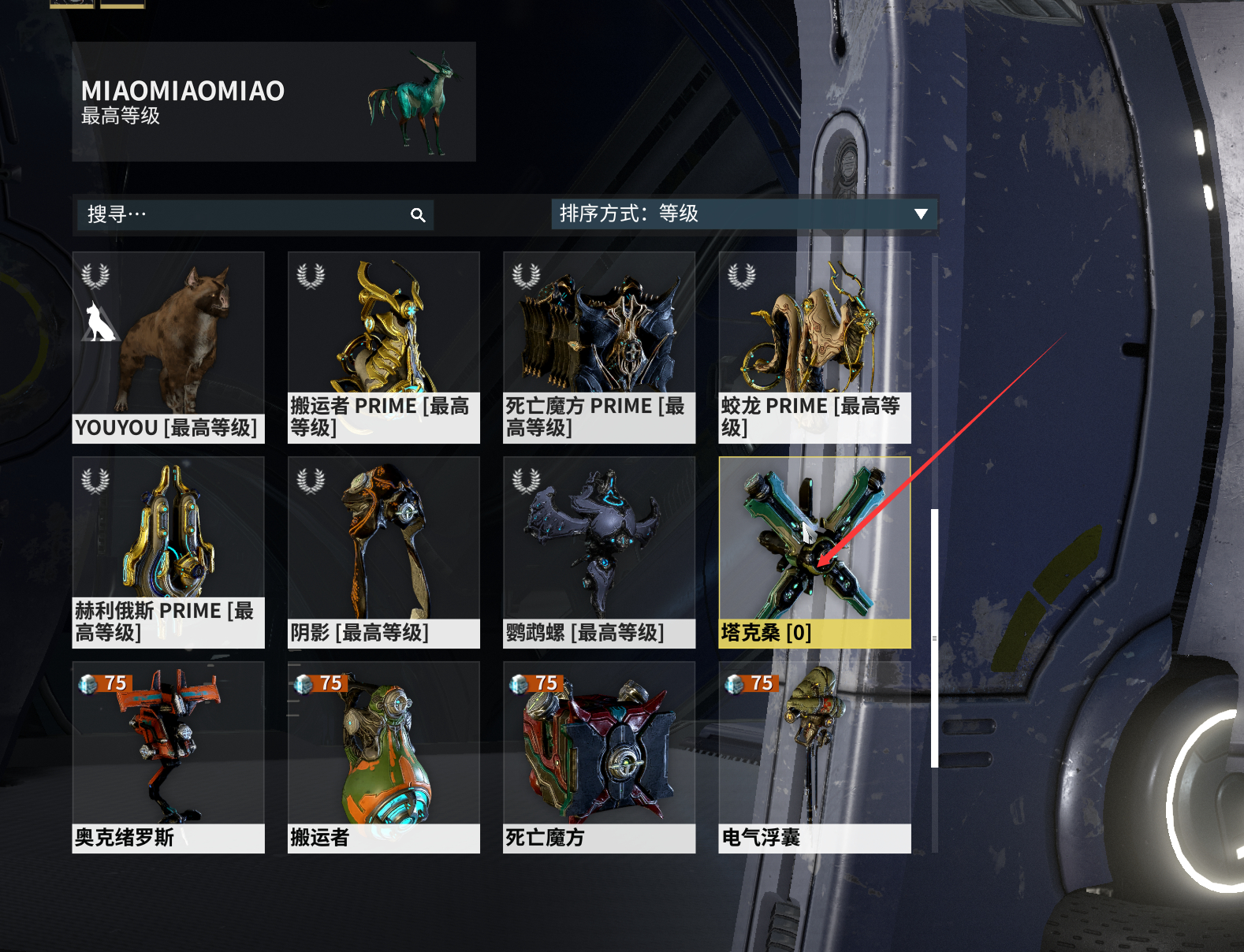This screenshot has width=1244, height=952.
Task: Click the platinum icon on 电气浮囊's price badge
Action: pos(732,683)
